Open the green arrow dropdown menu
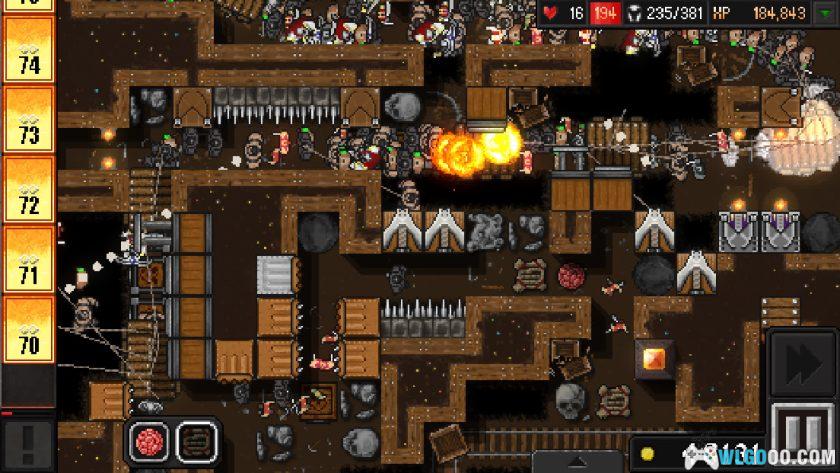840x473 pixels. [826, 13]
